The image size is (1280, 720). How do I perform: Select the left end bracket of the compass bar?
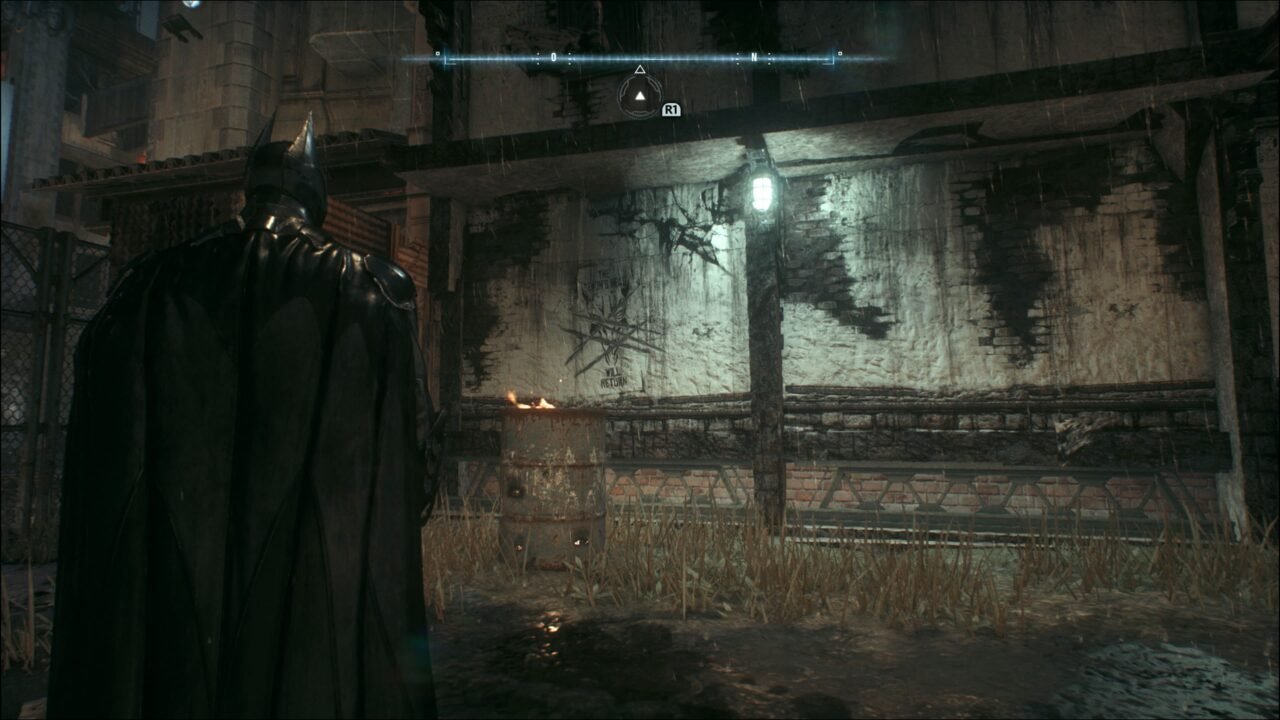pos(446,58)
